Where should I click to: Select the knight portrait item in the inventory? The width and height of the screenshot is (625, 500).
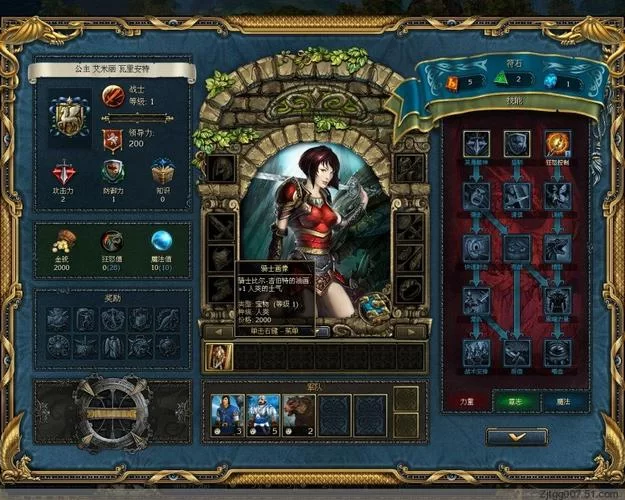tap(218, 356)
